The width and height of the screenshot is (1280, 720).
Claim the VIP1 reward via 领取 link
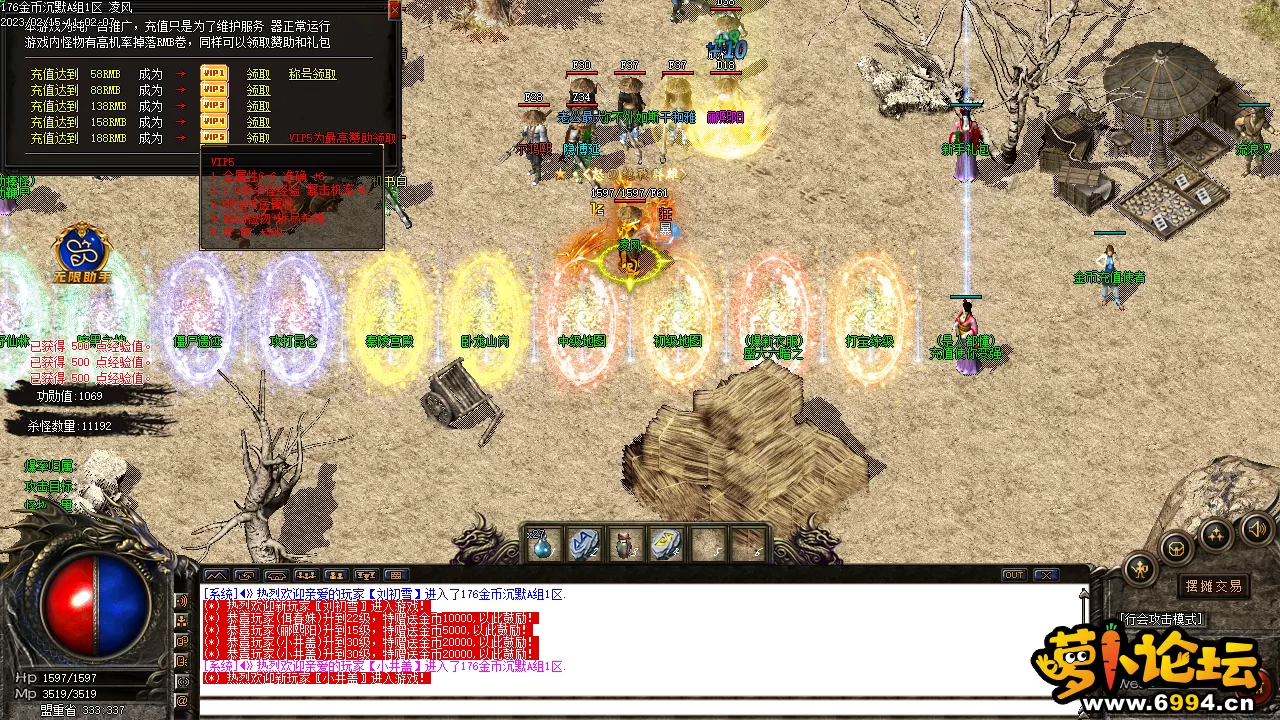click(x=258, y=74)
